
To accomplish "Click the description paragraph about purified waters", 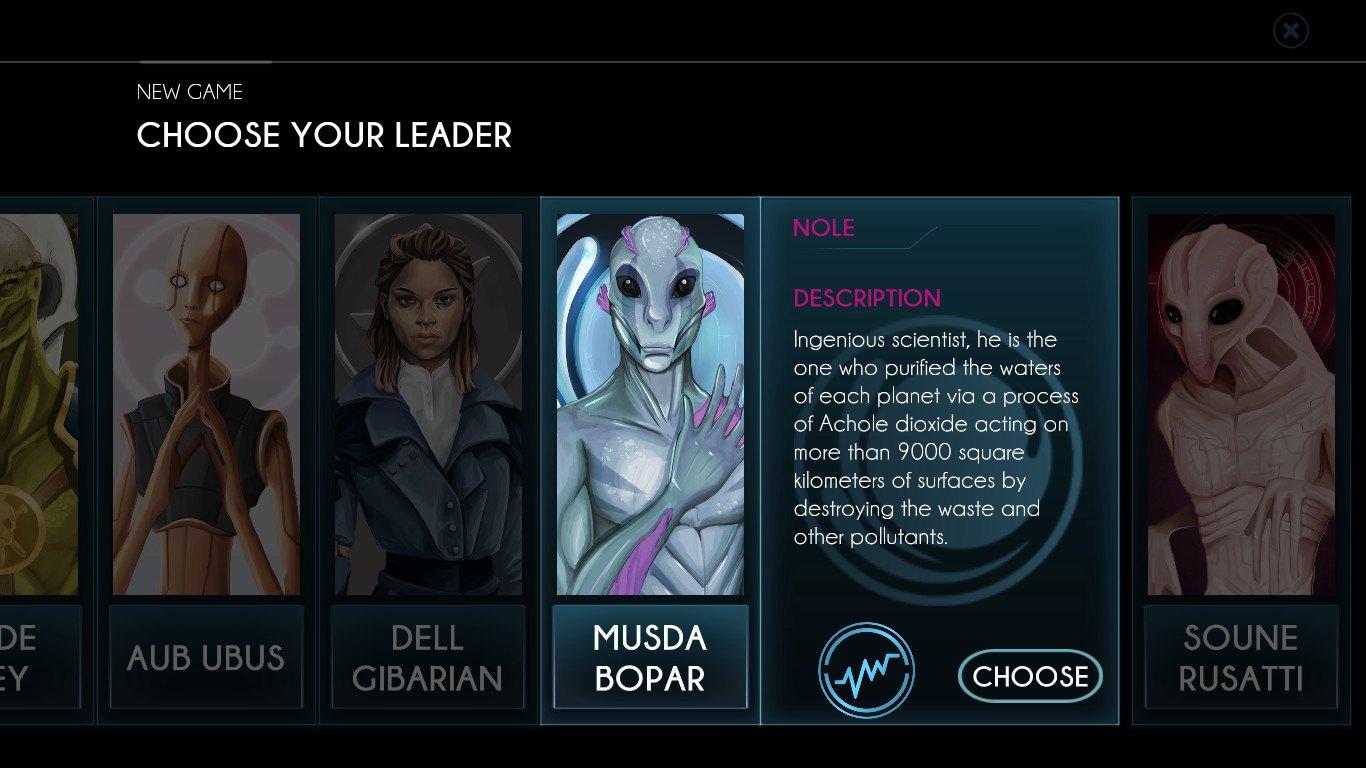I will (935, 440).
